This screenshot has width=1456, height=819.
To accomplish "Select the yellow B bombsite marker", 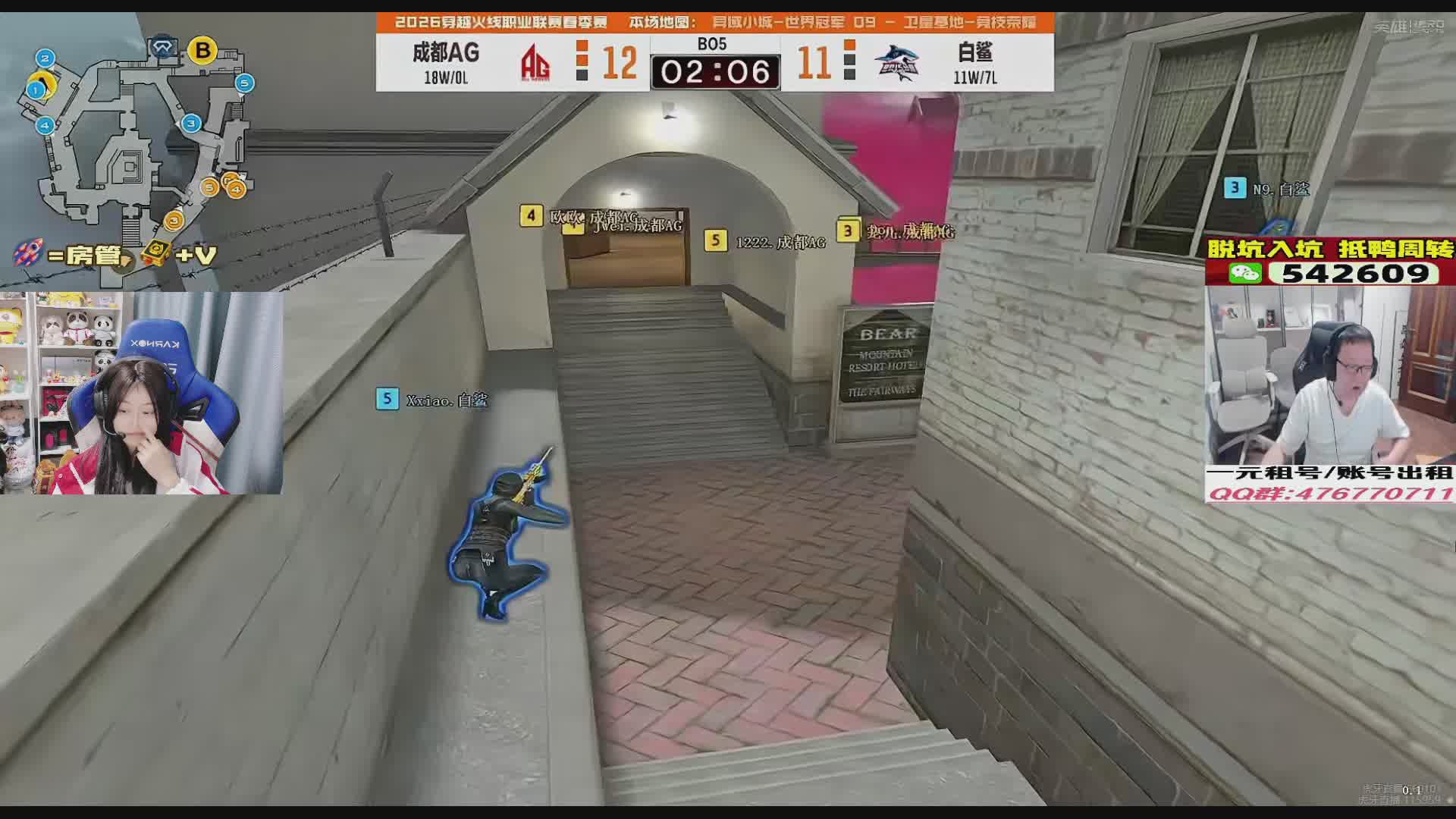I will point(202,51).
